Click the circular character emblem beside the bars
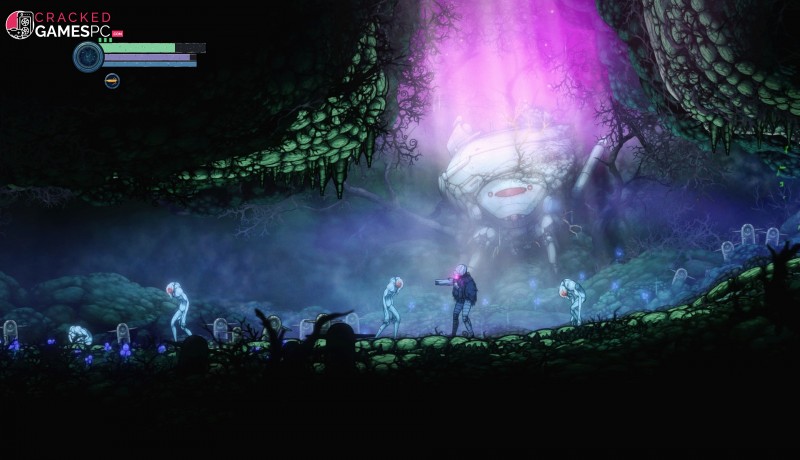800x460 pixels. 88,56
